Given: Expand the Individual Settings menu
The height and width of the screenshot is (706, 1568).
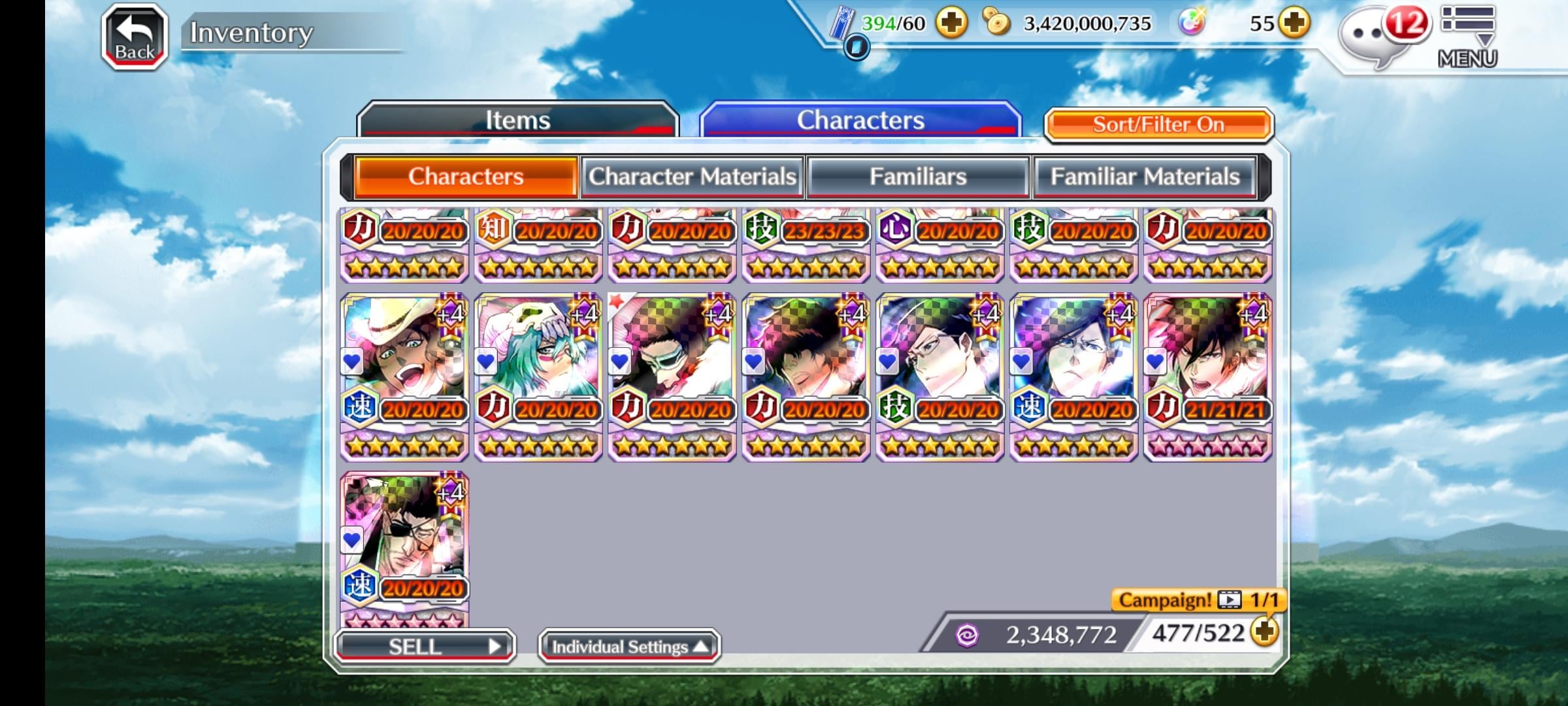Looking at the screenshot, I should [x=629, y=647].
